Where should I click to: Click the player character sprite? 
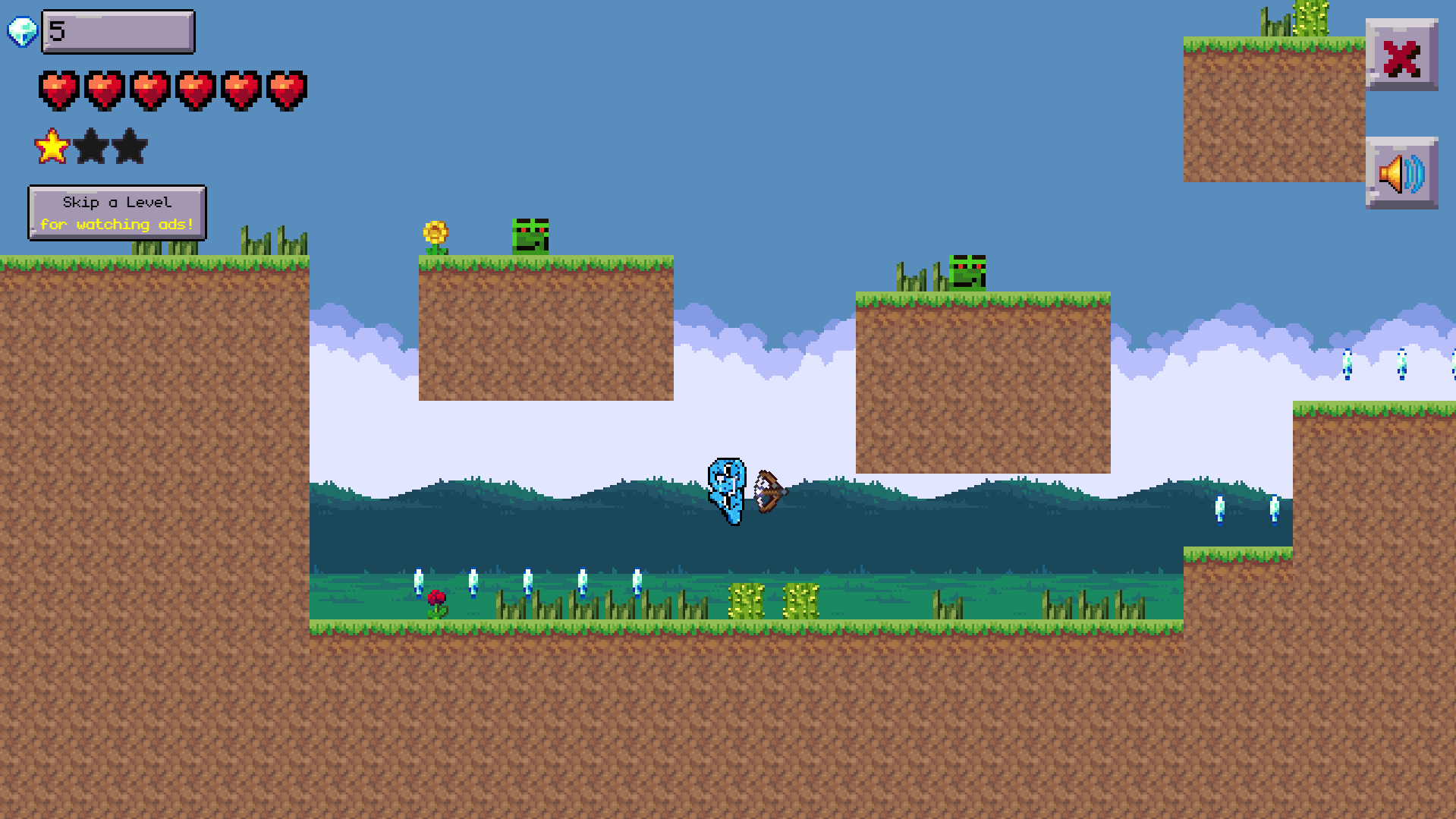727,490
